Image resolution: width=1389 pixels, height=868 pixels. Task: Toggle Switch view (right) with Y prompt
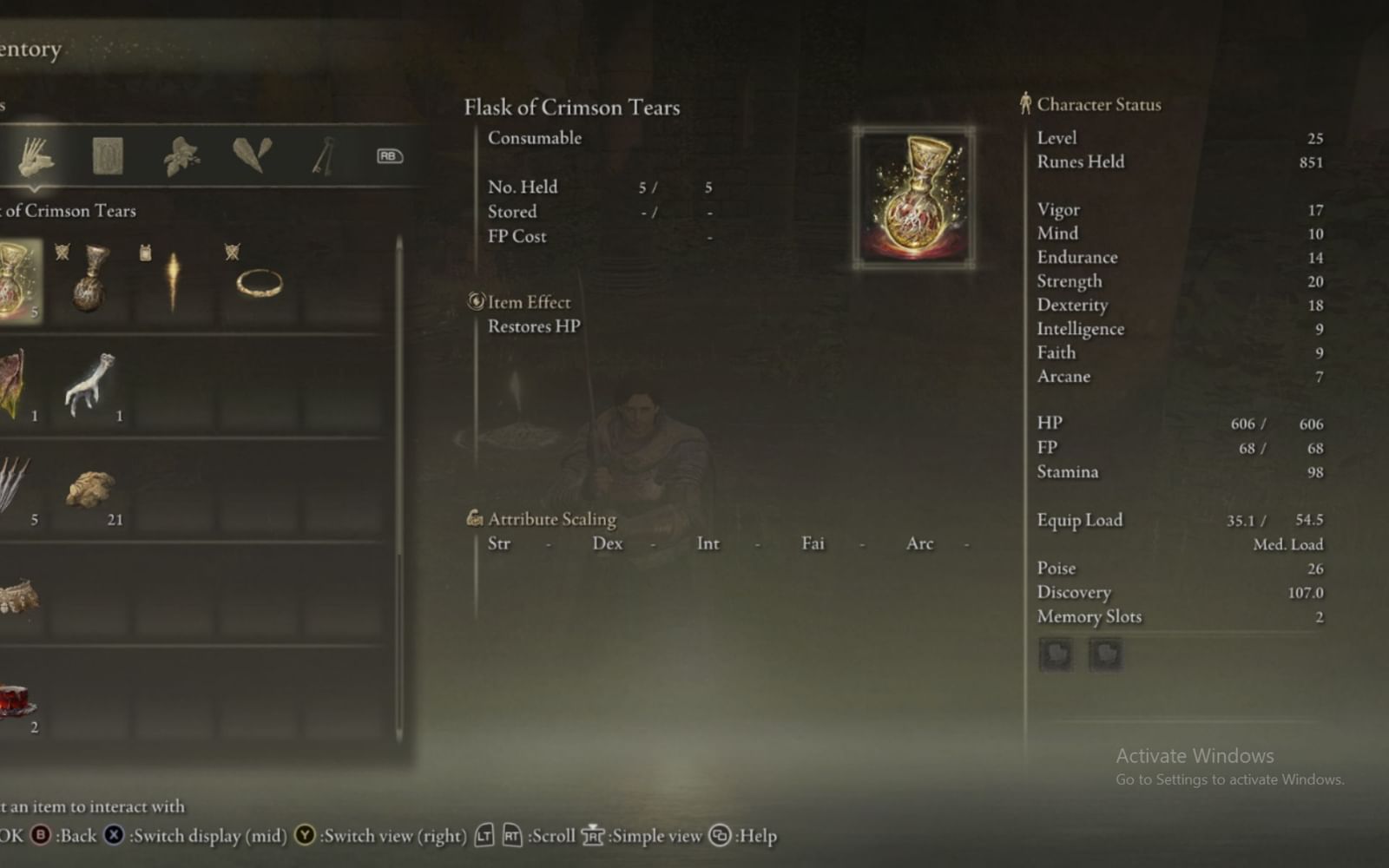(305, 836)
